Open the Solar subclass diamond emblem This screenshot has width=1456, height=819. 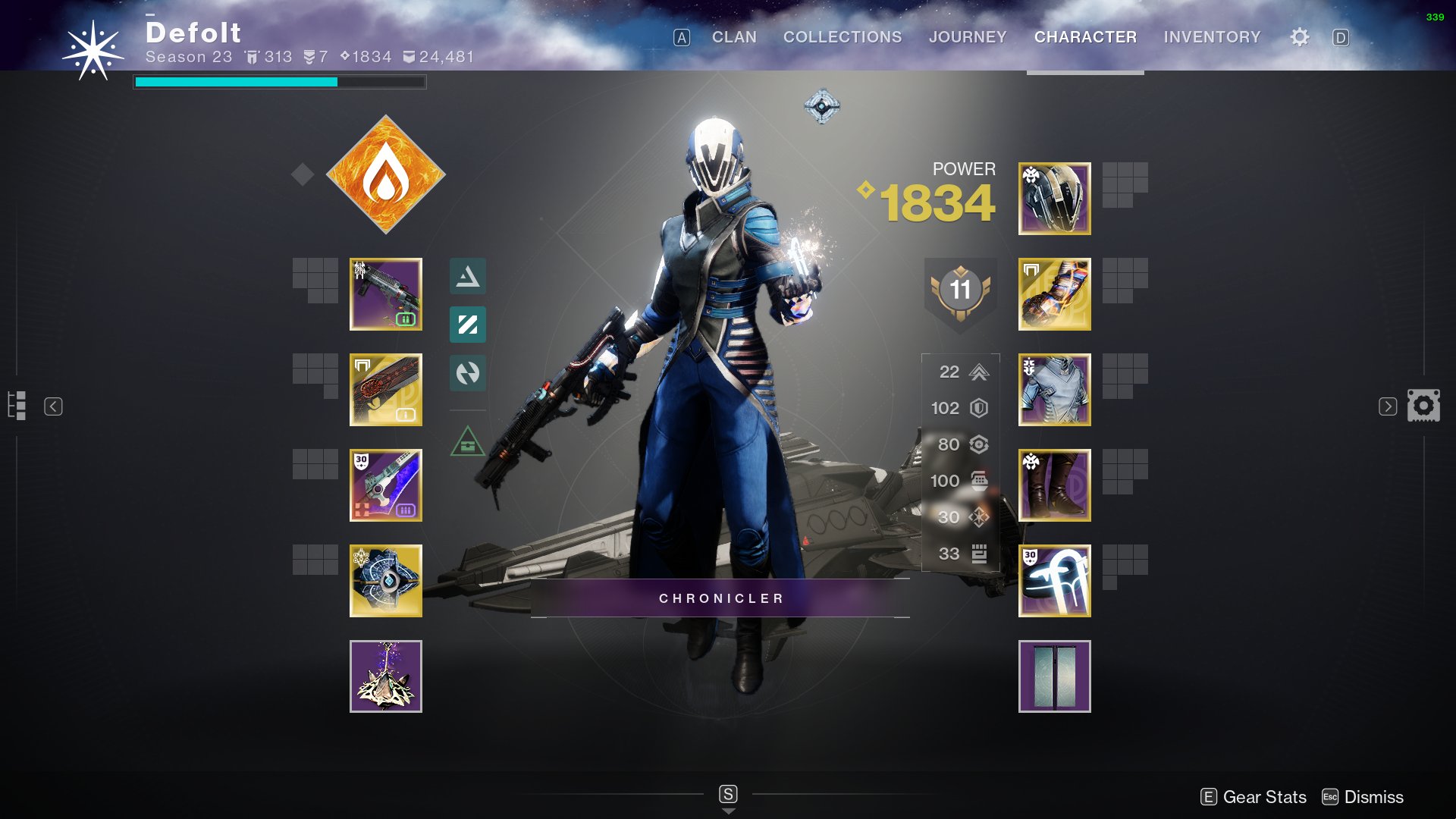coord(386,174)
